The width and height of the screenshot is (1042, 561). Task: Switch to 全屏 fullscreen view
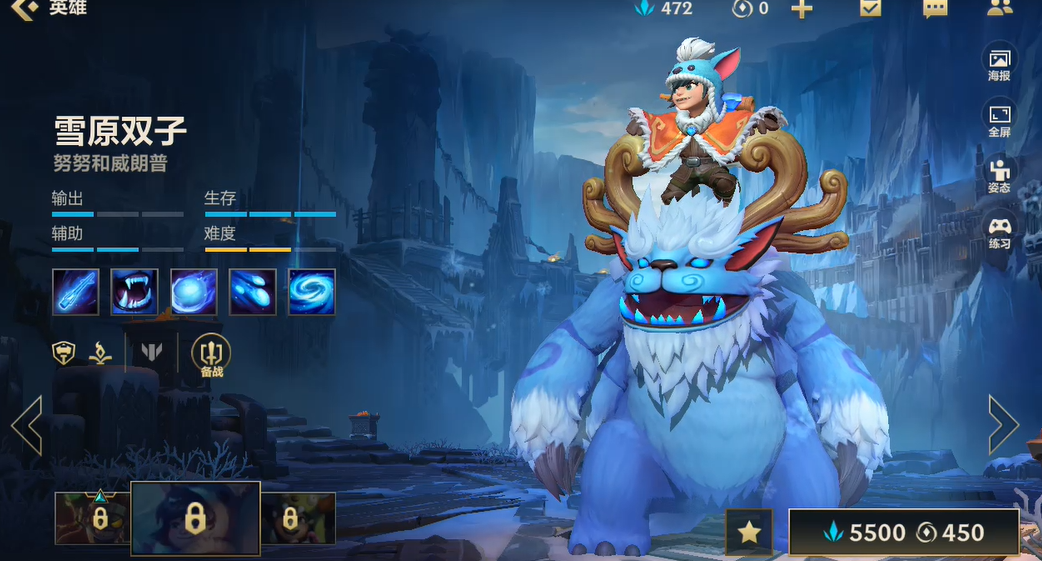(x=999, y=119)
